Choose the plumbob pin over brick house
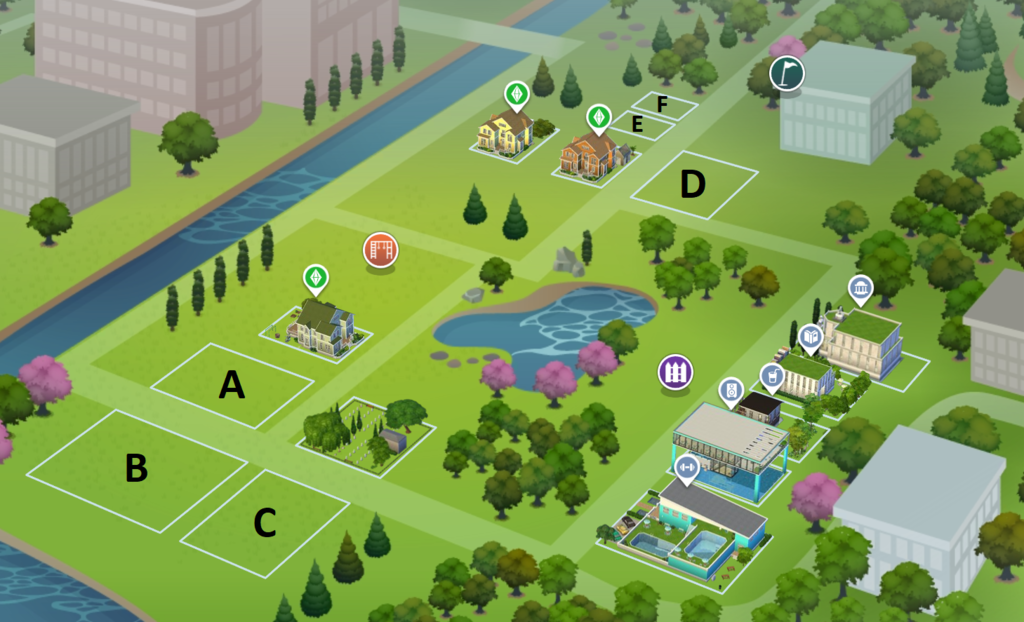1024x622 pixels. 598,118
